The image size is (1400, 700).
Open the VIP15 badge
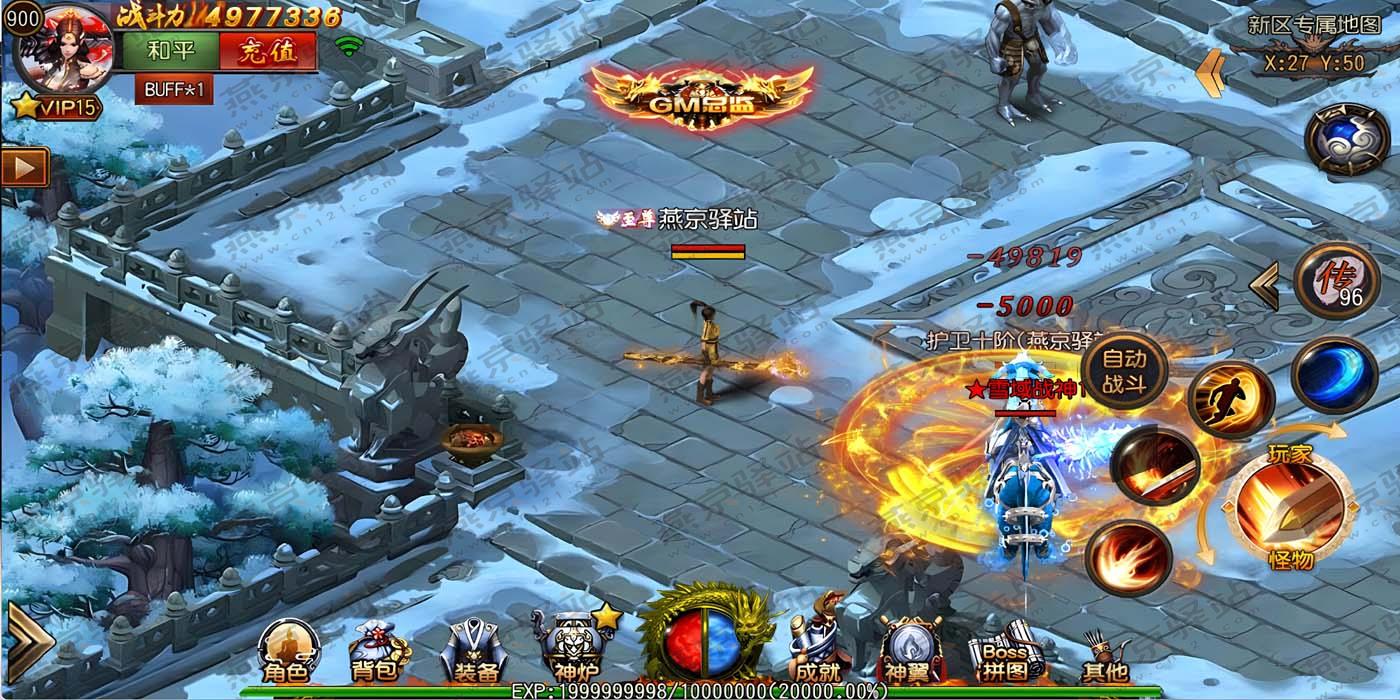coord(57,106)
